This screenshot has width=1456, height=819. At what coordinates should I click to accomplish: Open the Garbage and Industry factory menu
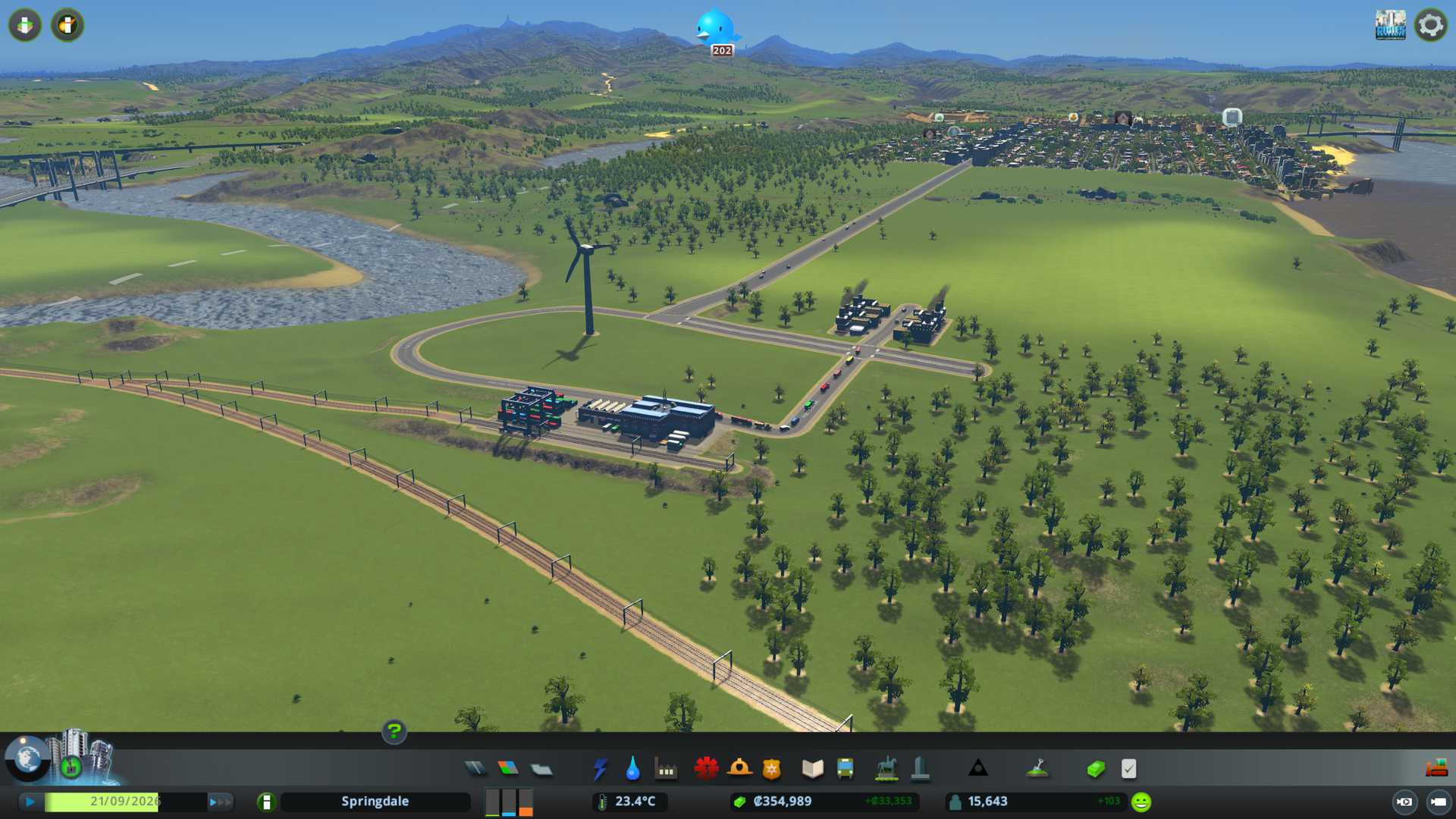pyautogui.click(x=666, y=769)
